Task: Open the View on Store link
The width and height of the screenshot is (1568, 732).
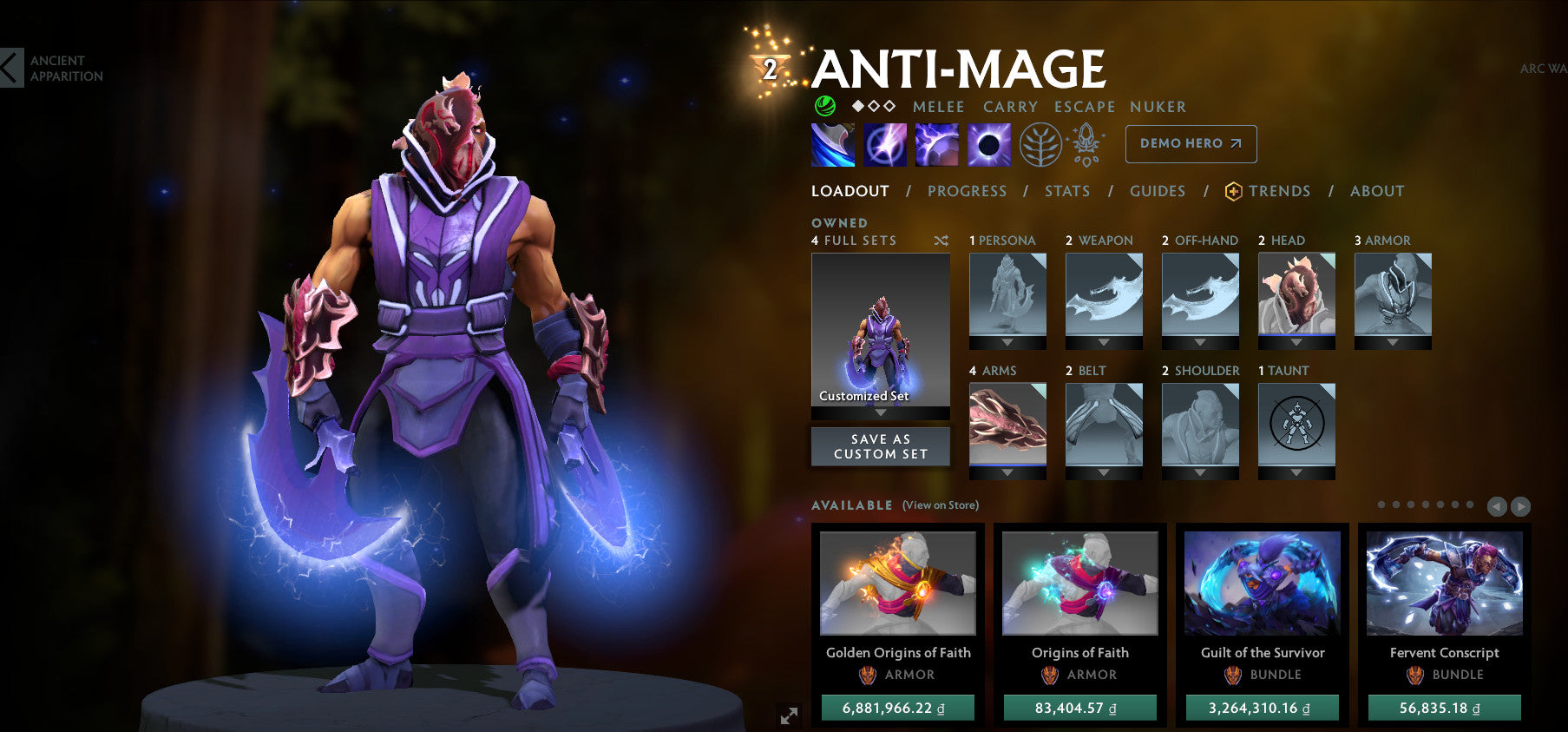Action: click(x=941, y=504)
